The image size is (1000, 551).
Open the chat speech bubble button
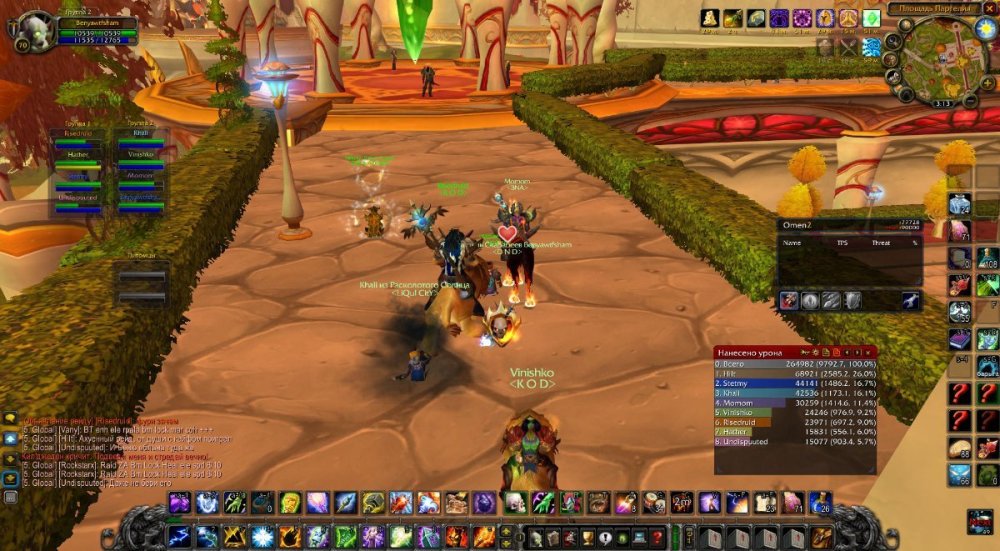pos(10,419)
